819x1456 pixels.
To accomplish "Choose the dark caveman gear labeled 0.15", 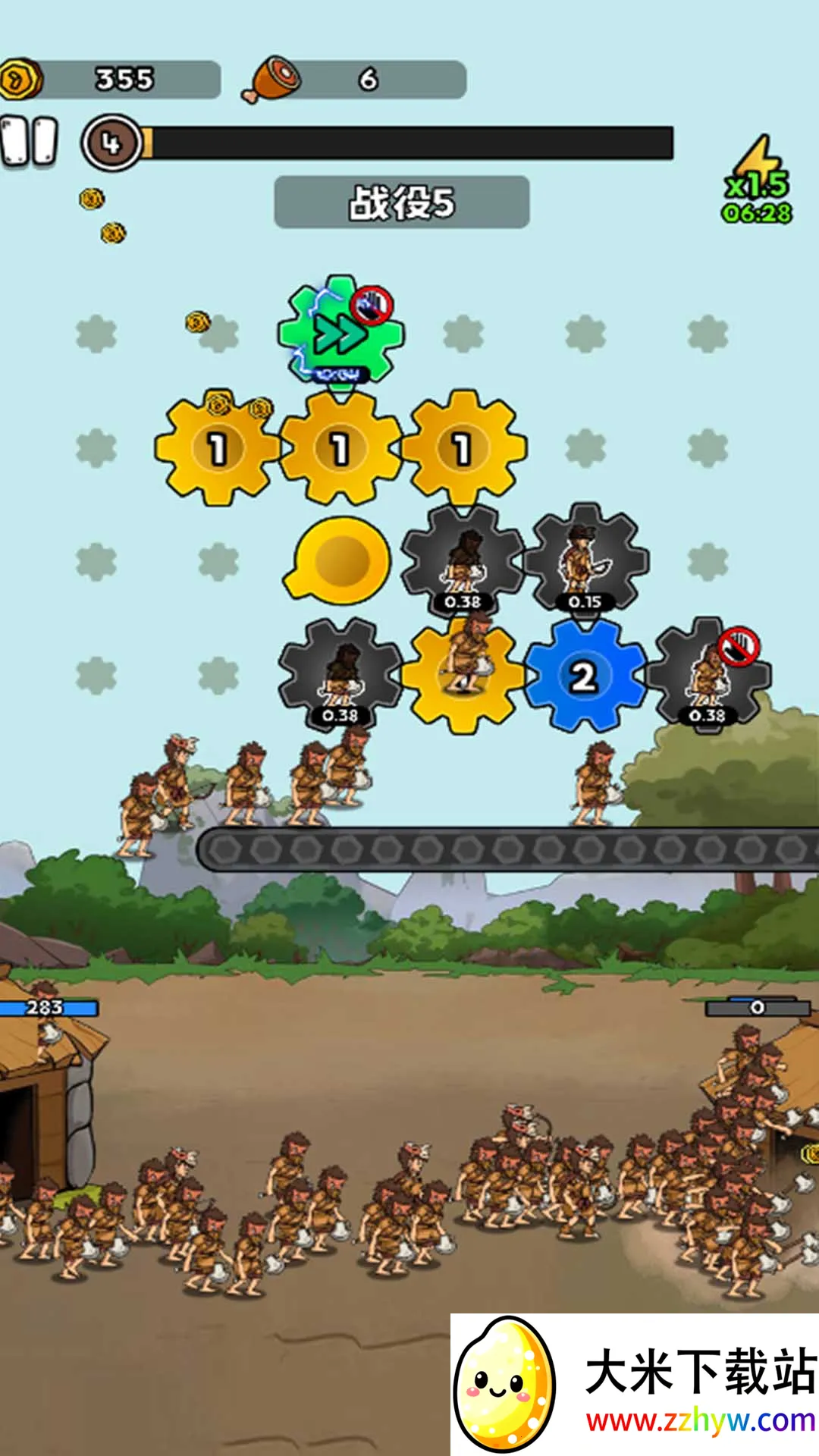I will point(585,560).
